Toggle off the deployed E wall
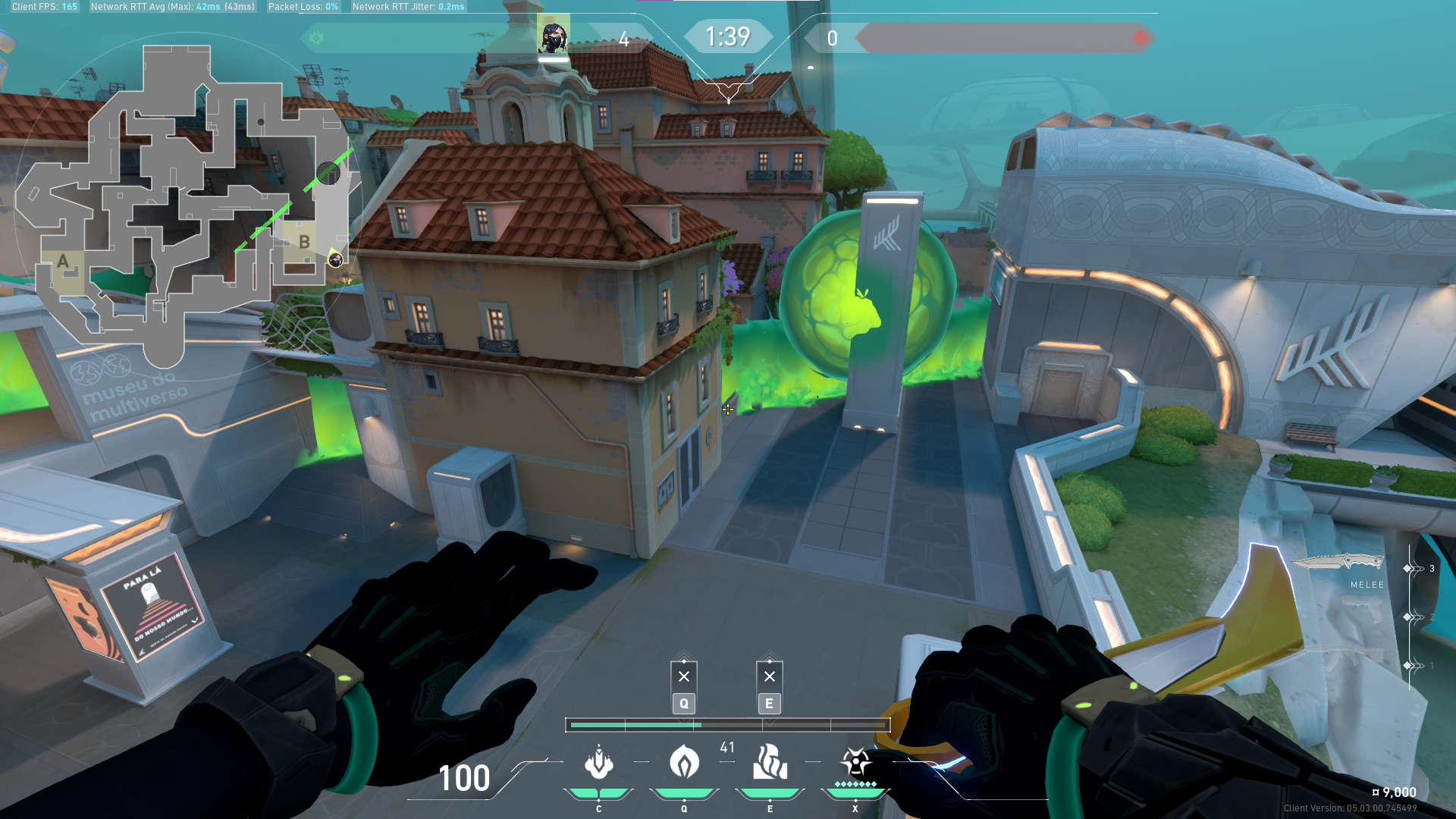 [x=769, y=674]
